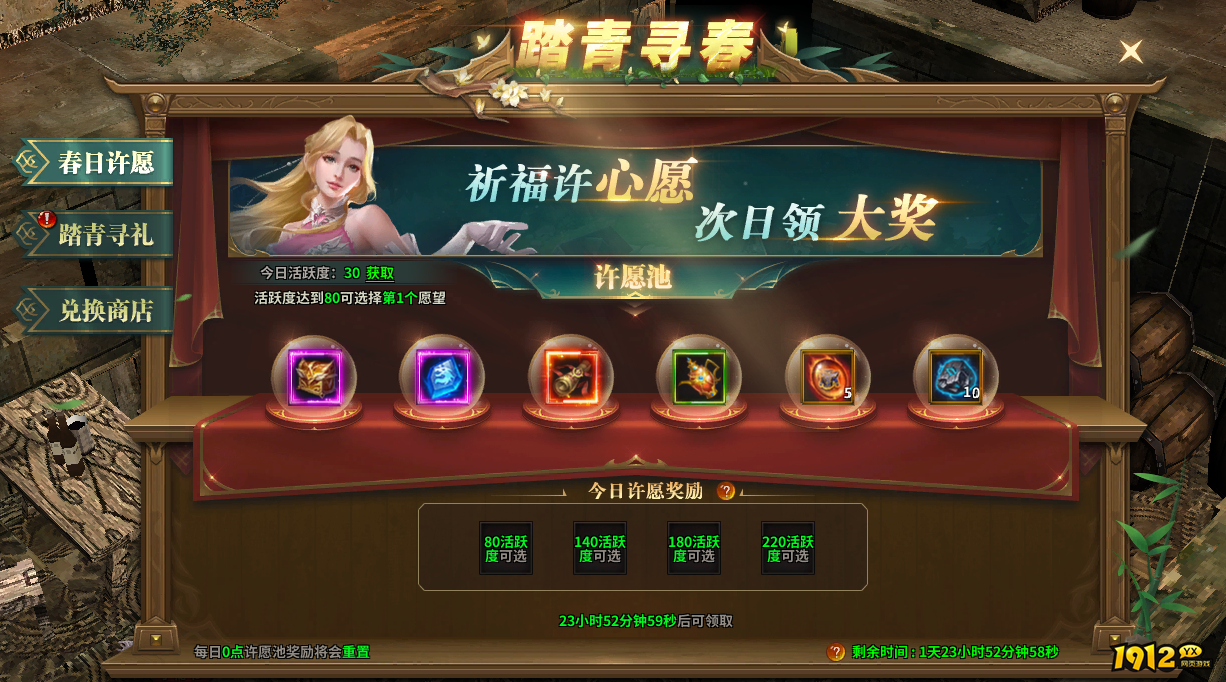
Task: Select the 80活跃度 reward slot
Action: point(506,548)
